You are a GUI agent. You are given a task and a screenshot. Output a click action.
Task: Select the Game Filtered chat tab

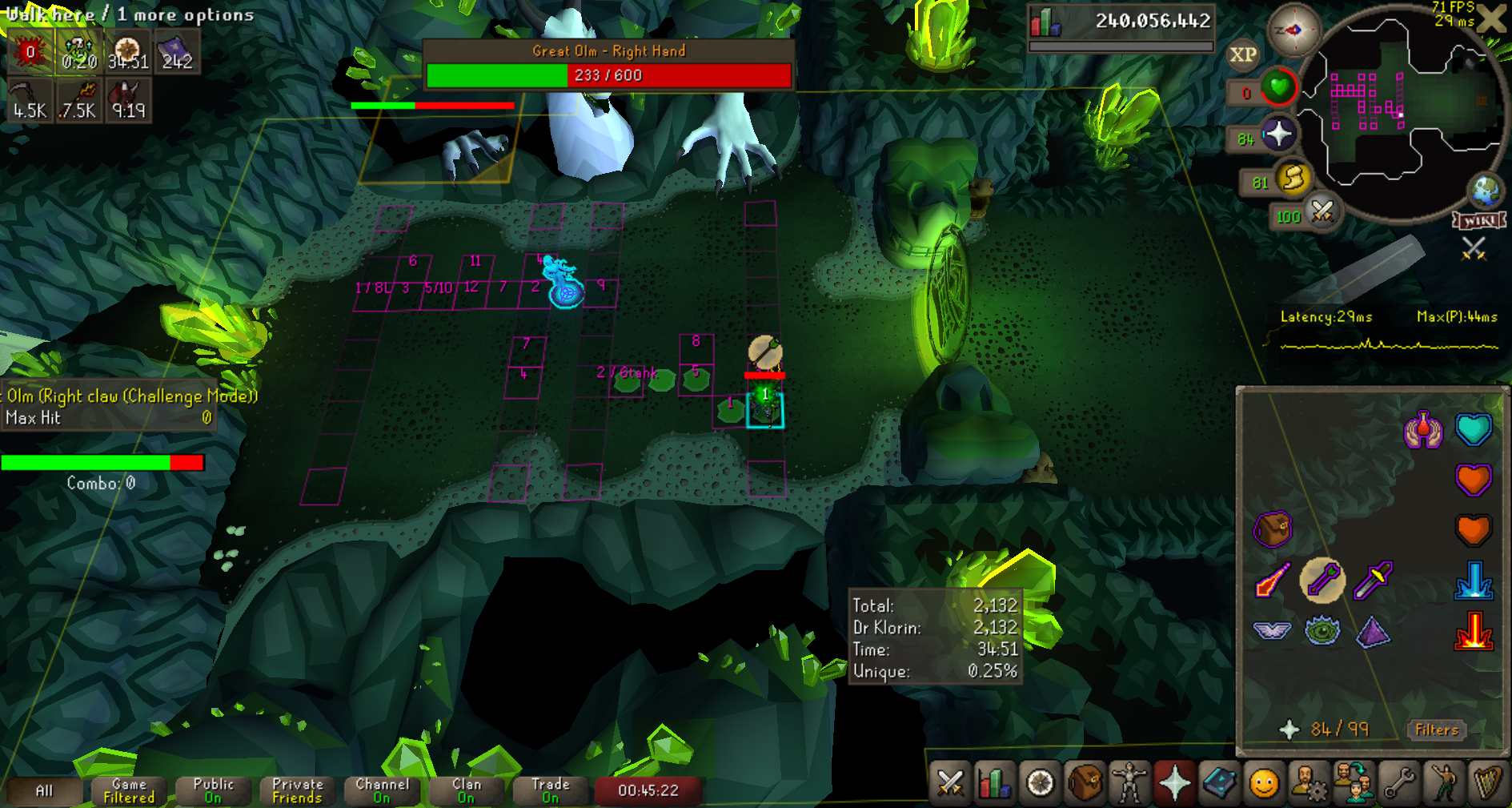click(x=129, y=790)
